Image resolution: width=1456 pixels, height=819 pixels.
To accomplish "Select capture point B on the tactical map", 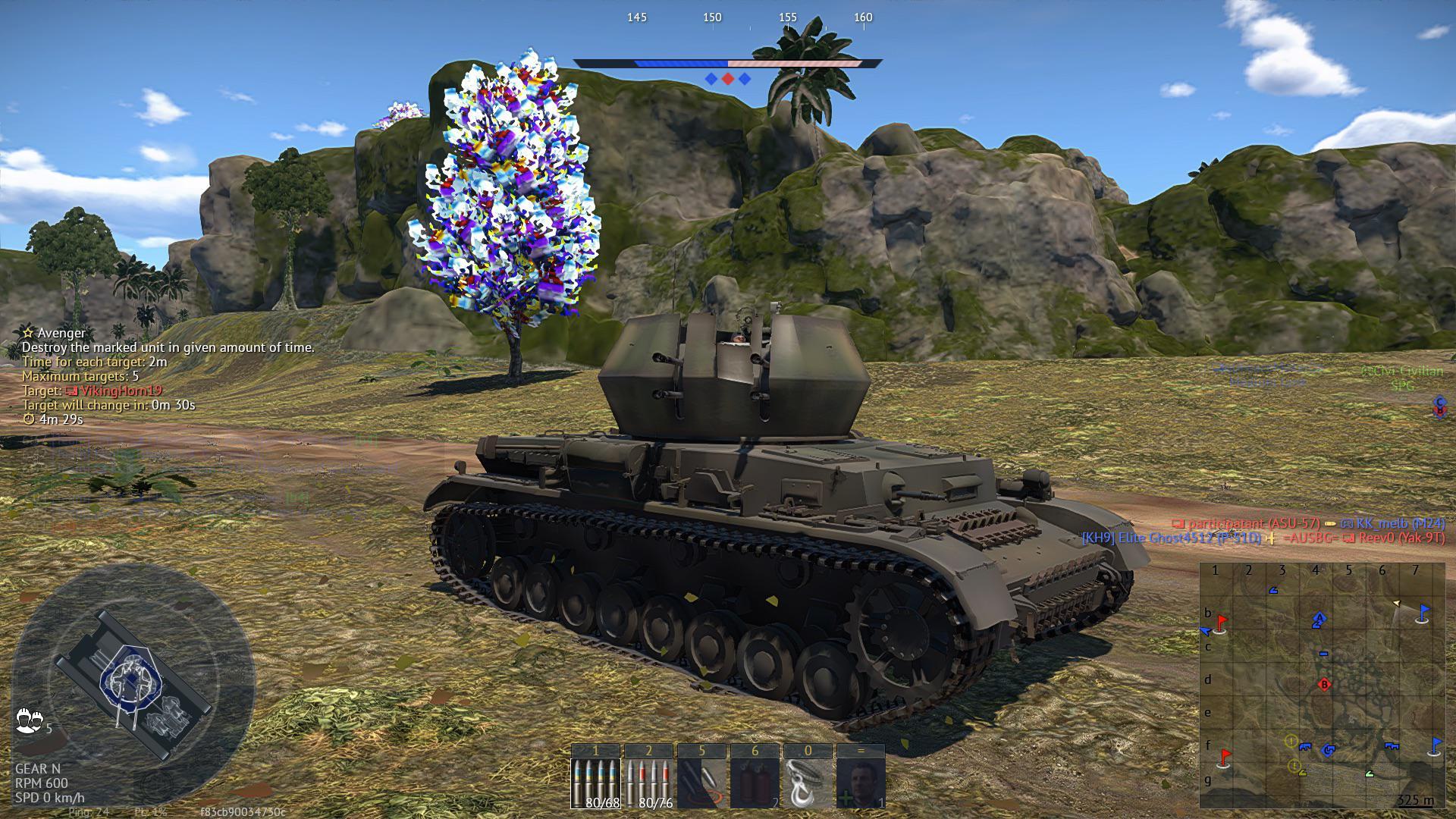I will click(x=1324, y=684).
